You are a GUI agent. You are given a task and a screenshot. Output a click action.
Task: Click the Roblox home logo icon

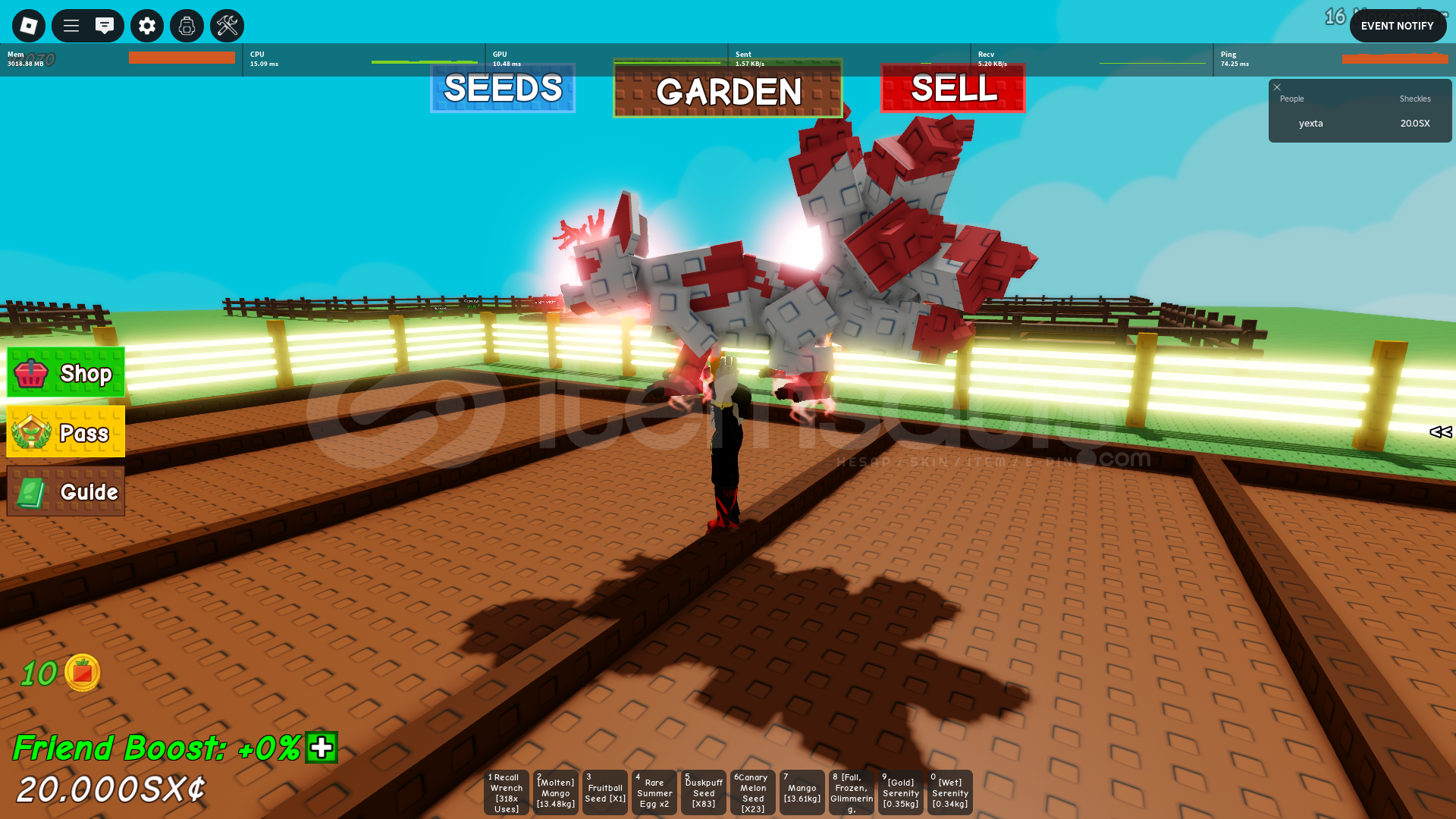click(28, 25)
